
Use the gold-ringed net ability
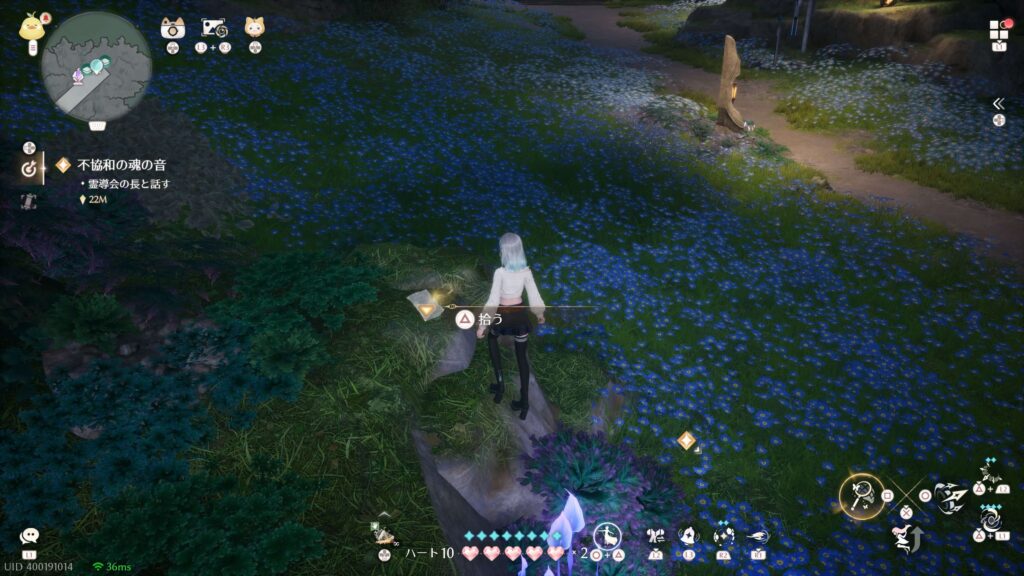pyautogui.click(x=860, y=495)
